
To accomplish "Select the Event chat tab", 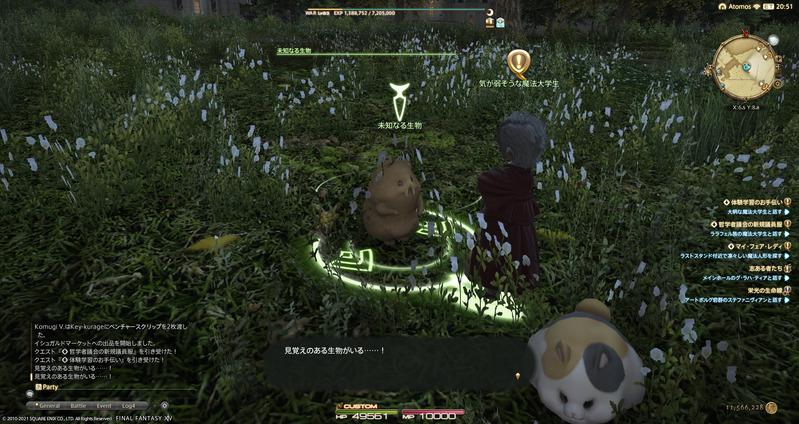I will point(103,405).
